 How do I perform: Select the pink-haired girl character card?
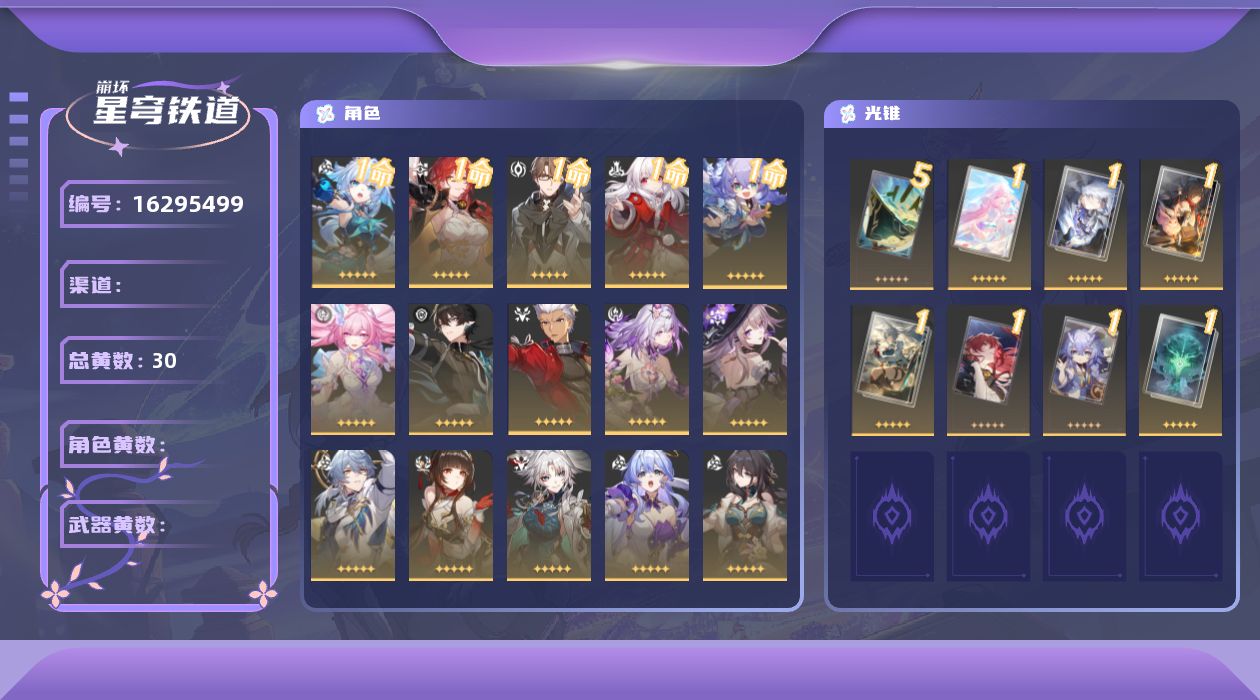pos(353,369)
